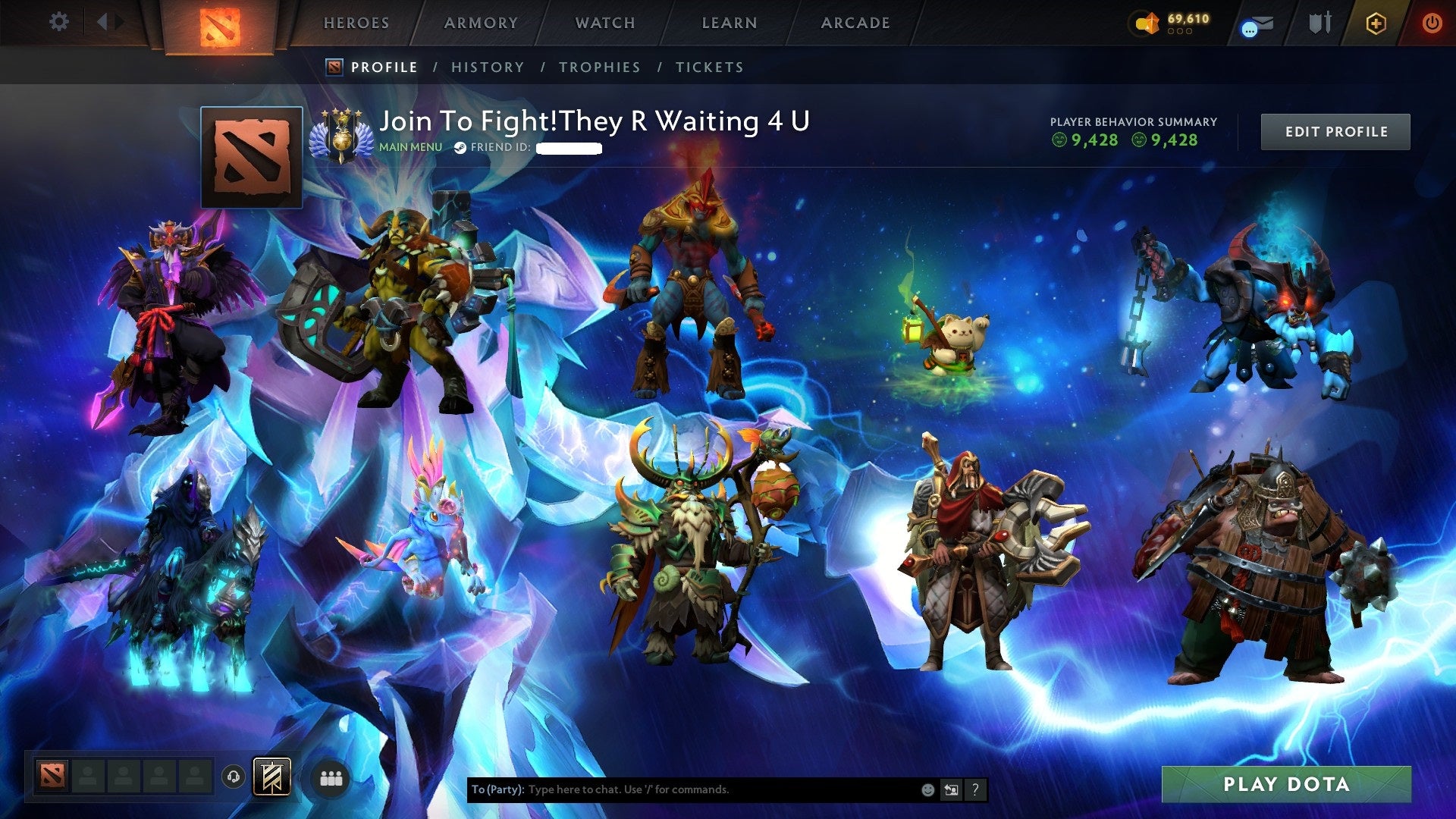Image resolution: width=1456 pixels, height=819 pixels.
Task: Click the shield and sword armory icon
Action: point(1322,23)
